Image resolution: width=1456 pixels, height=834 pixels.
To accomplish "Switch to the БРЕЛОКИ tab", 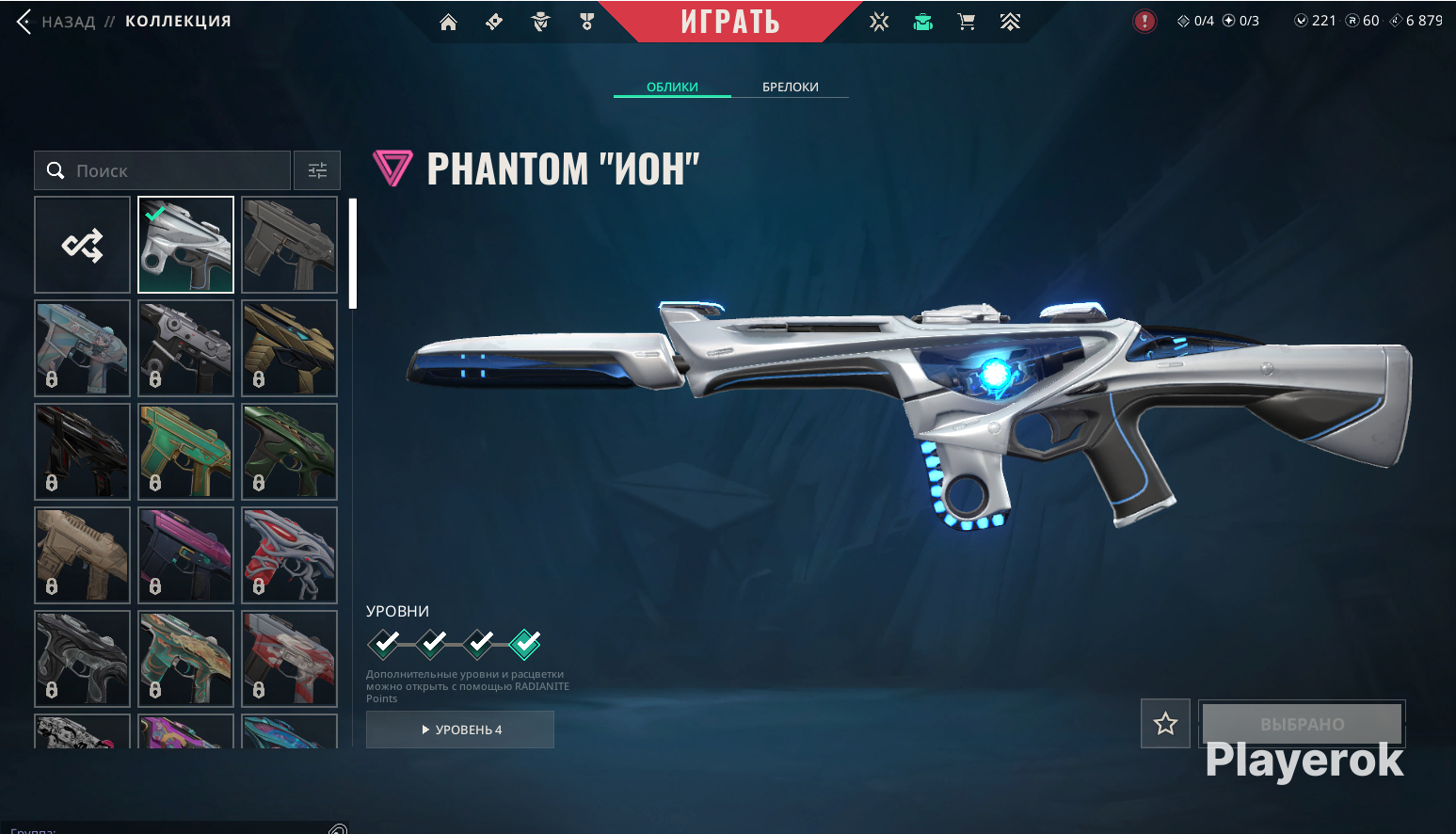I will (790, 87).
